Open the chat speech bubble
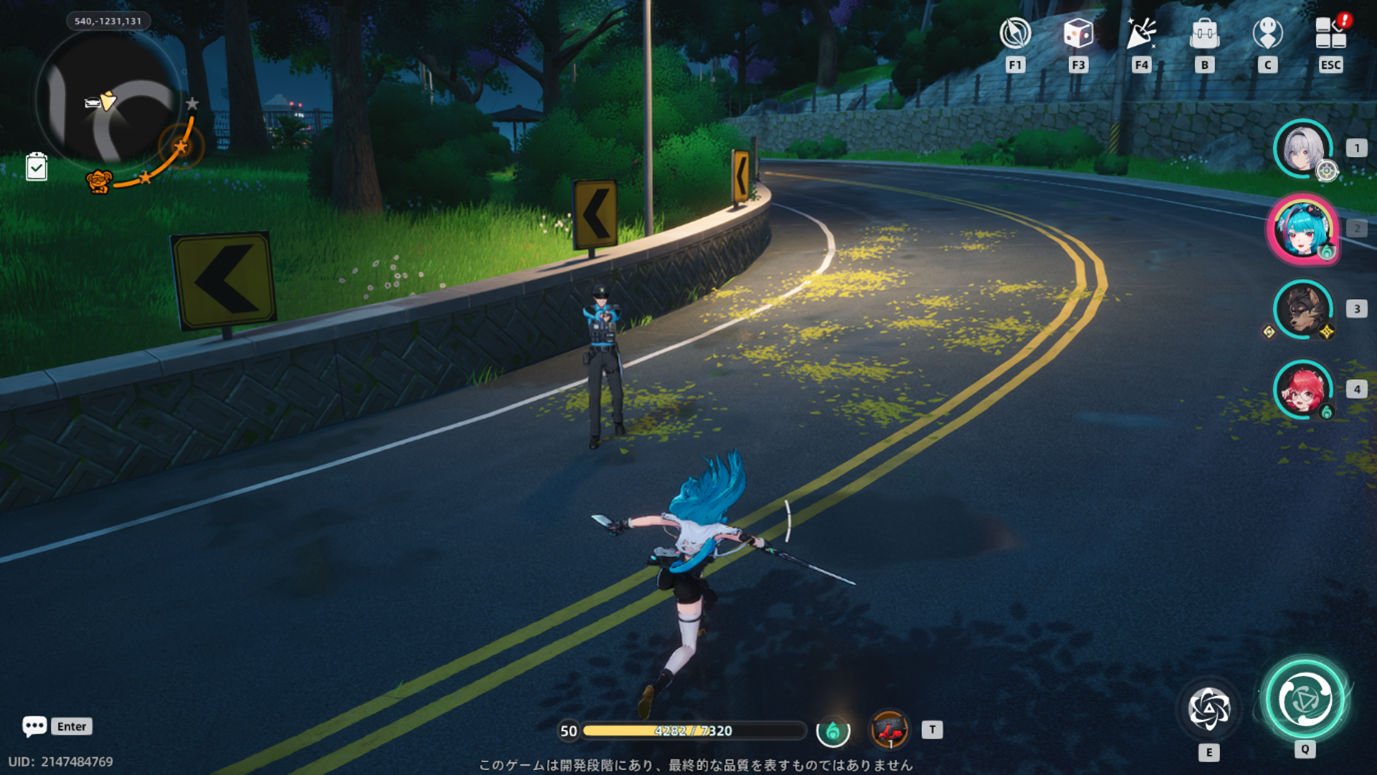 (x=35, y=726)
